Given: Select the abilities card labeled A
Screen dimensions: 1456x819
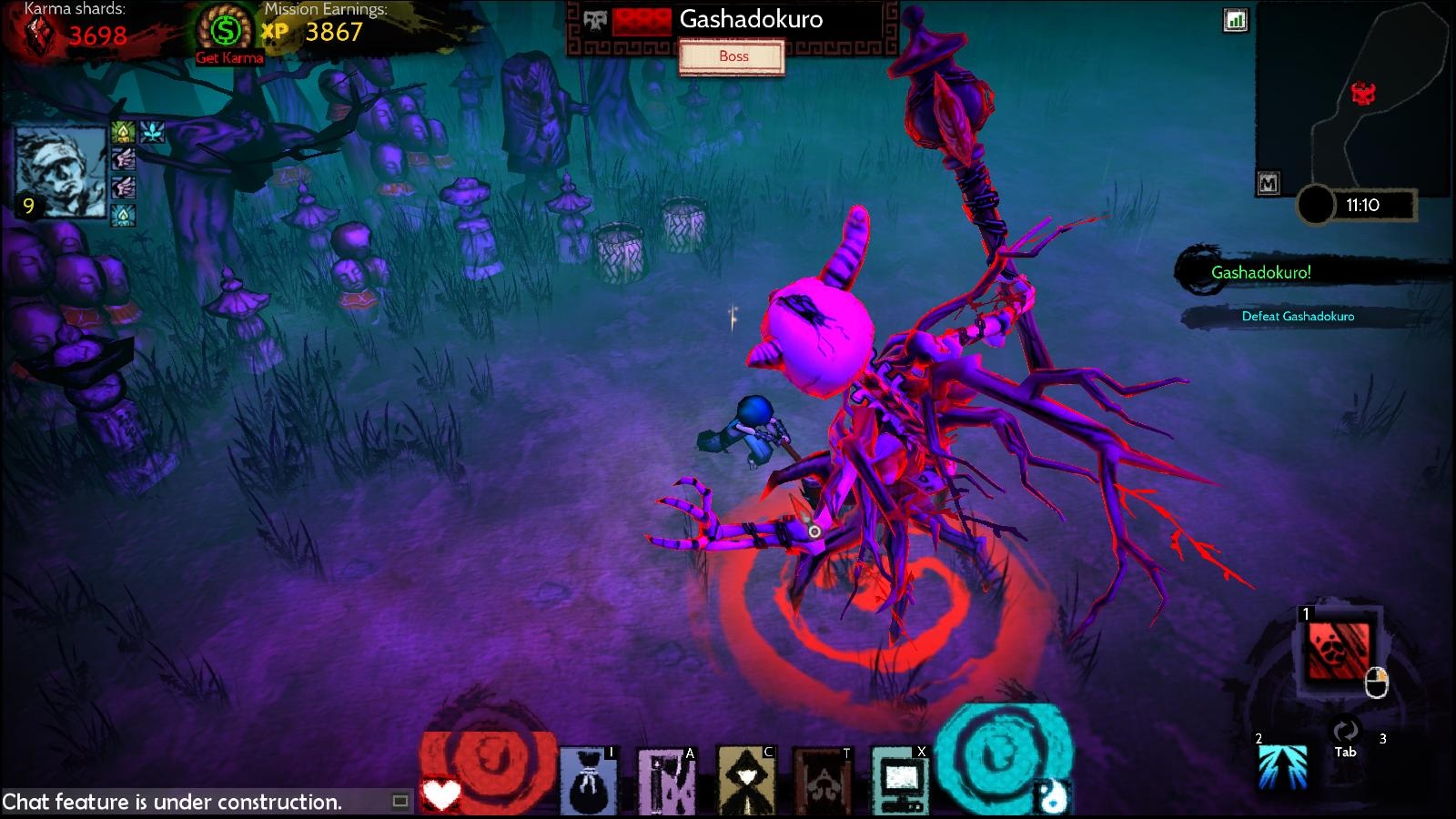Looking at the screenshot, I should pos(666,779).
